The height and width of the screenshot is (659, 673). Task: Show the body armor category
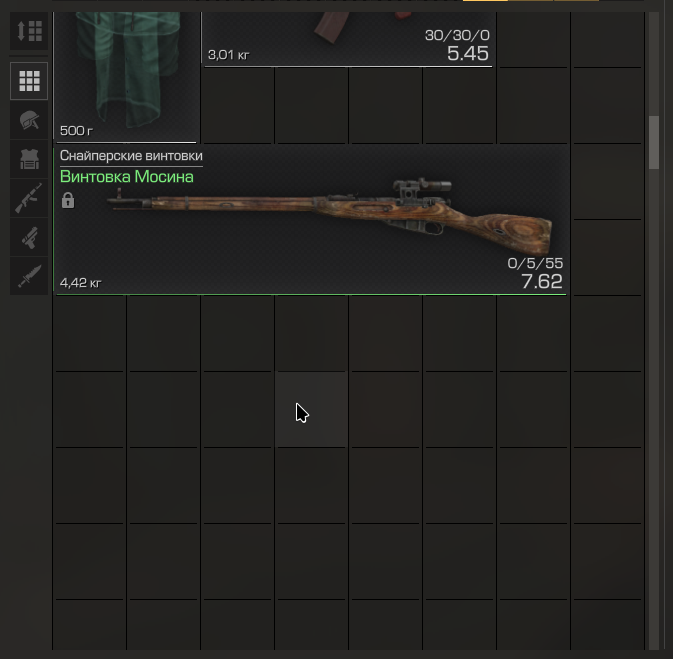click(30, 159)
